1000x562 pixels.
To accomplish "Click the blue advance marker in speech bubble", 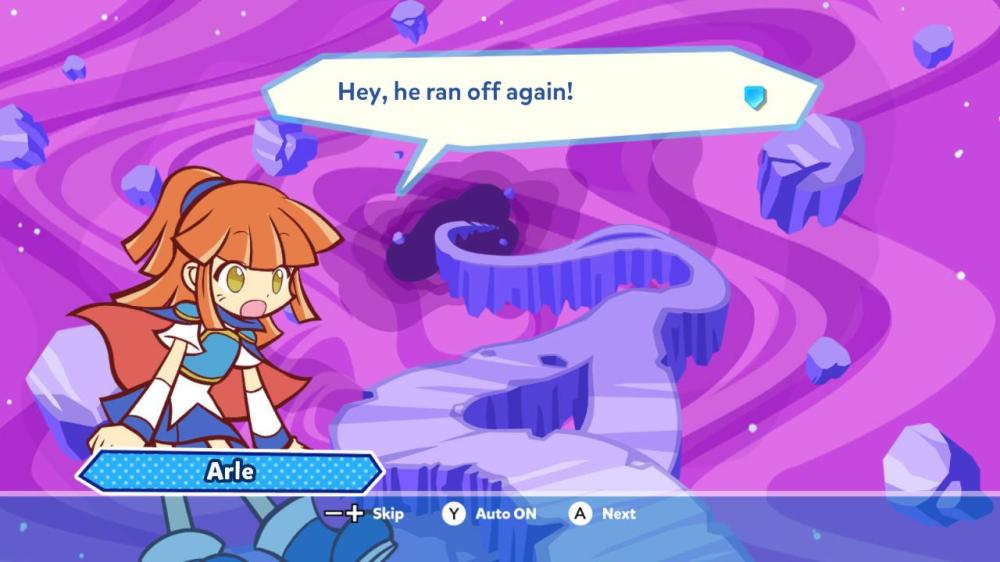I will pos(755,97).
